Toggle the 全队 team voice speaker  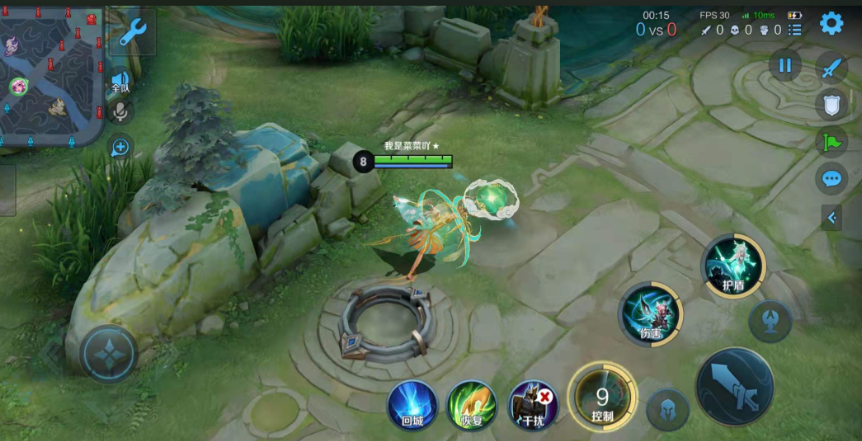(120, 81)
